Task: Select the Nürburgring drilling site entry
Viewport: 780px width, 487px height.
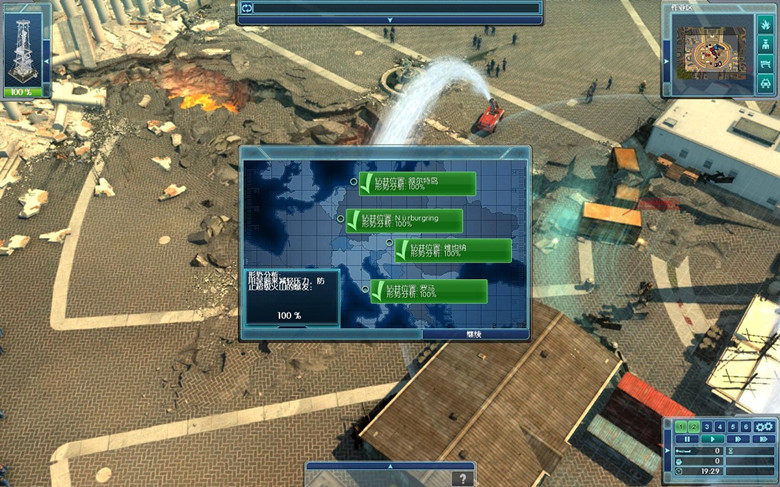Action: (409, 220)
